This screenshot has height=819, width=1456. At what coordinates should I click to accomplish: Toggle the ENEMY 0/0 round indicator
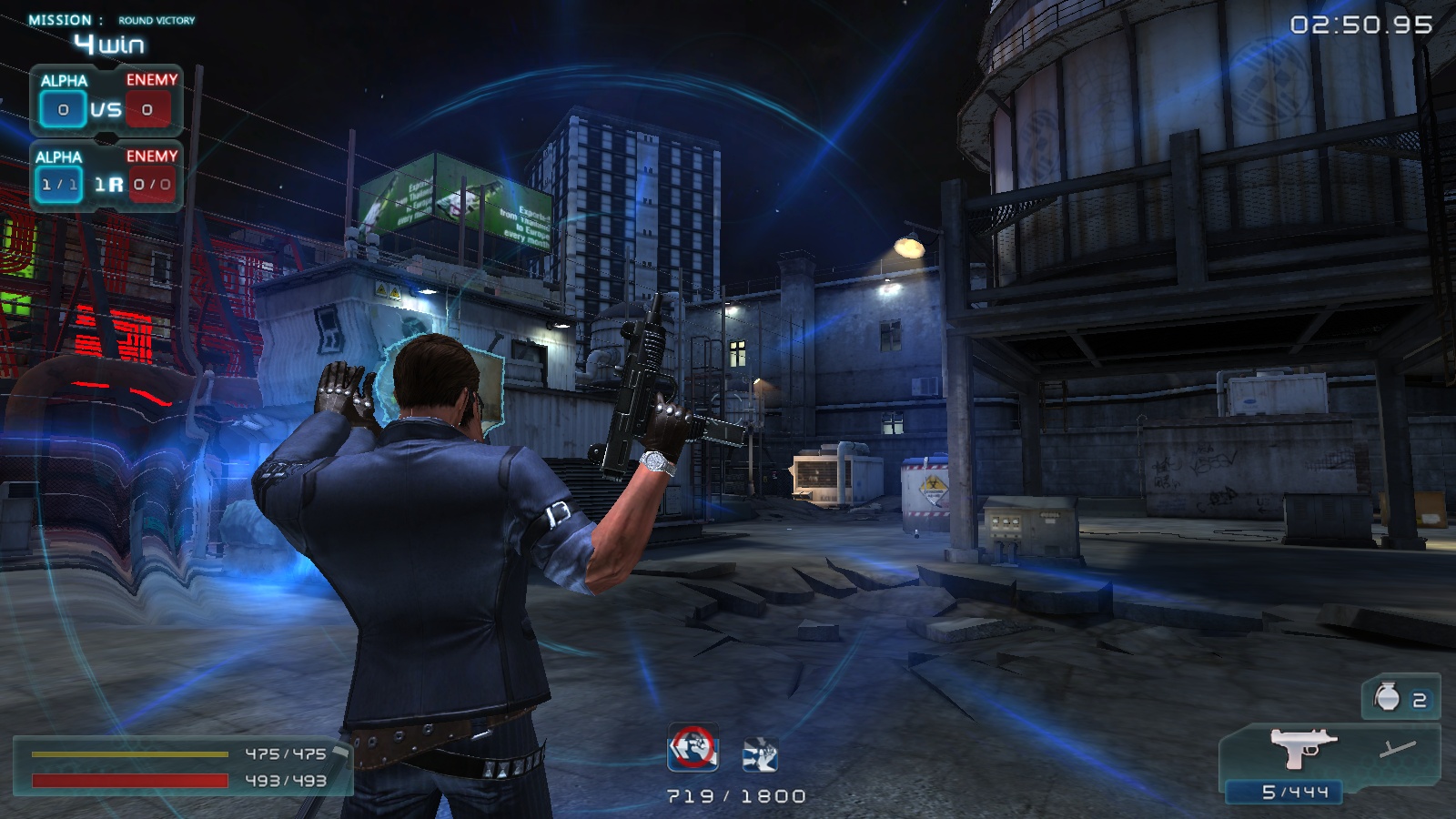coord(153,183)
